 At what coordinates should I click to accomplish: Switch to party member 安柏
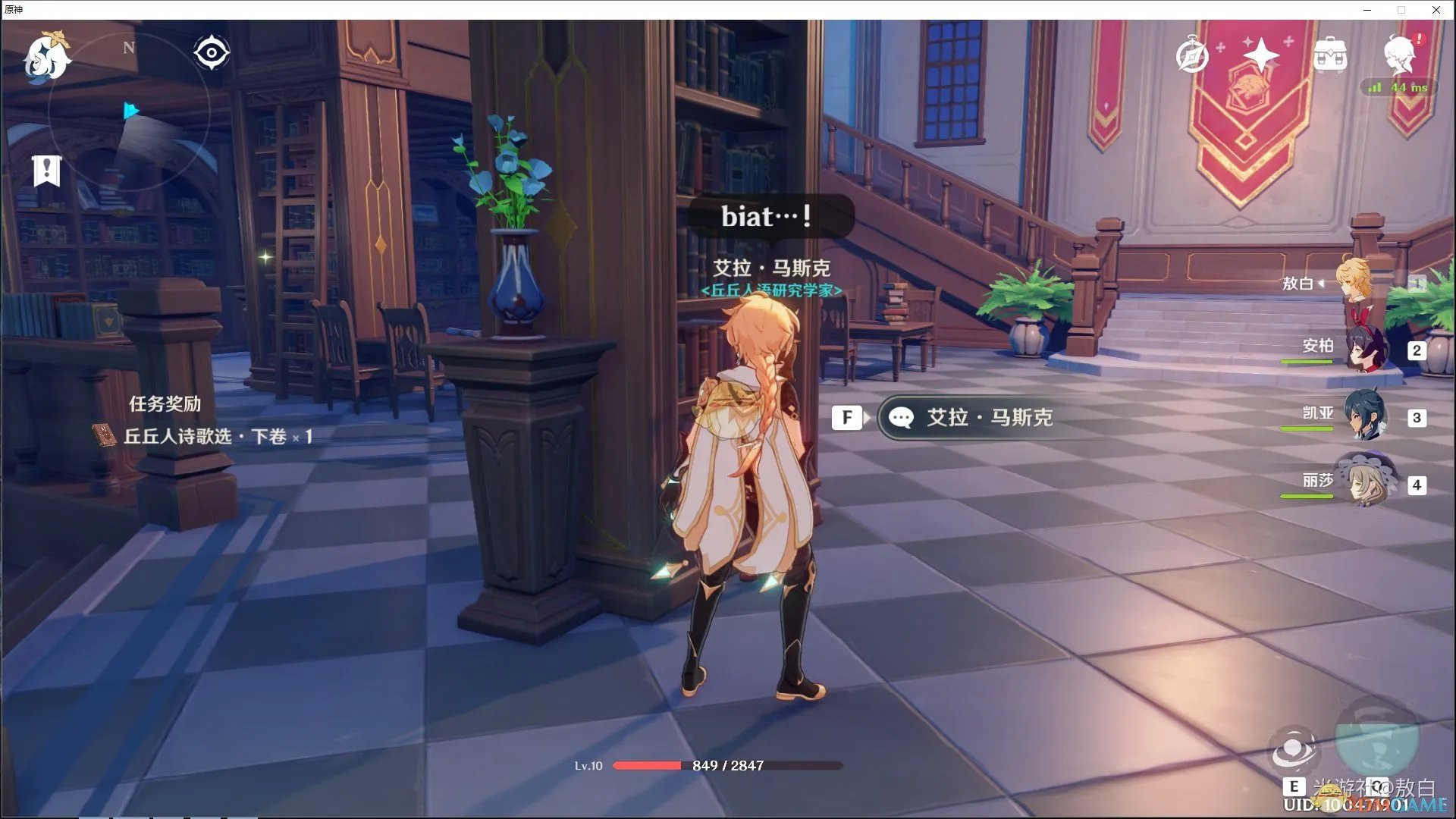[x=1365, y=350]
